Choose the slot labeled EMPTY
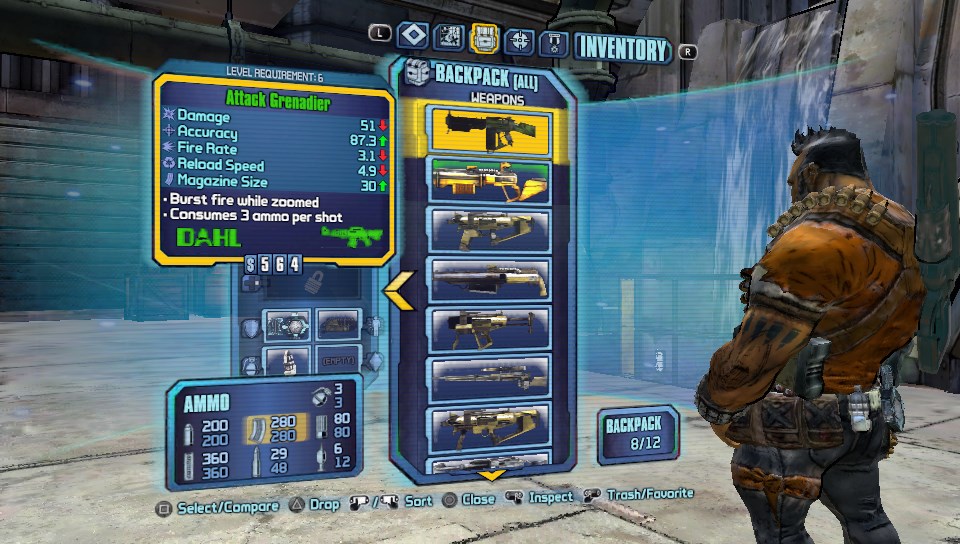The width and height of the screenshot is (960, 544). pyautogui.click(x=339, y=358)
